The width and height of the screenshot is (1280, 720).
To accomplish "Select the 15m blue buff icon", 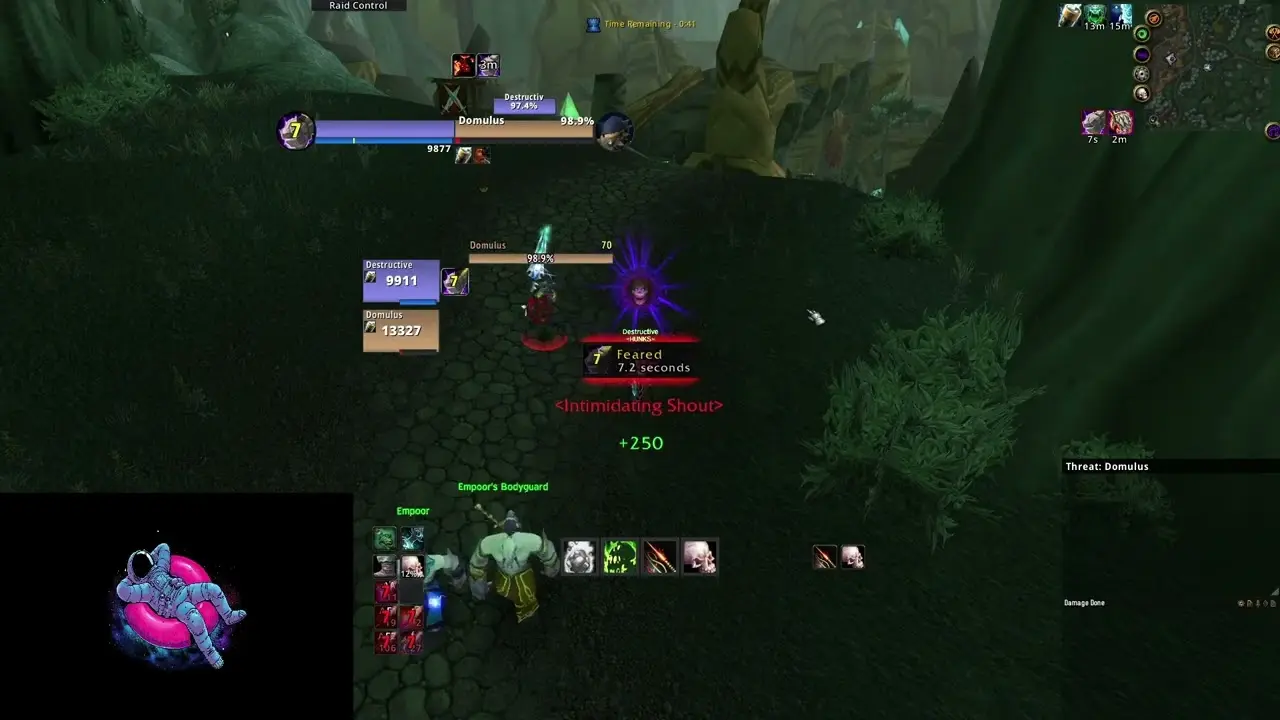I will (1121, 15).
